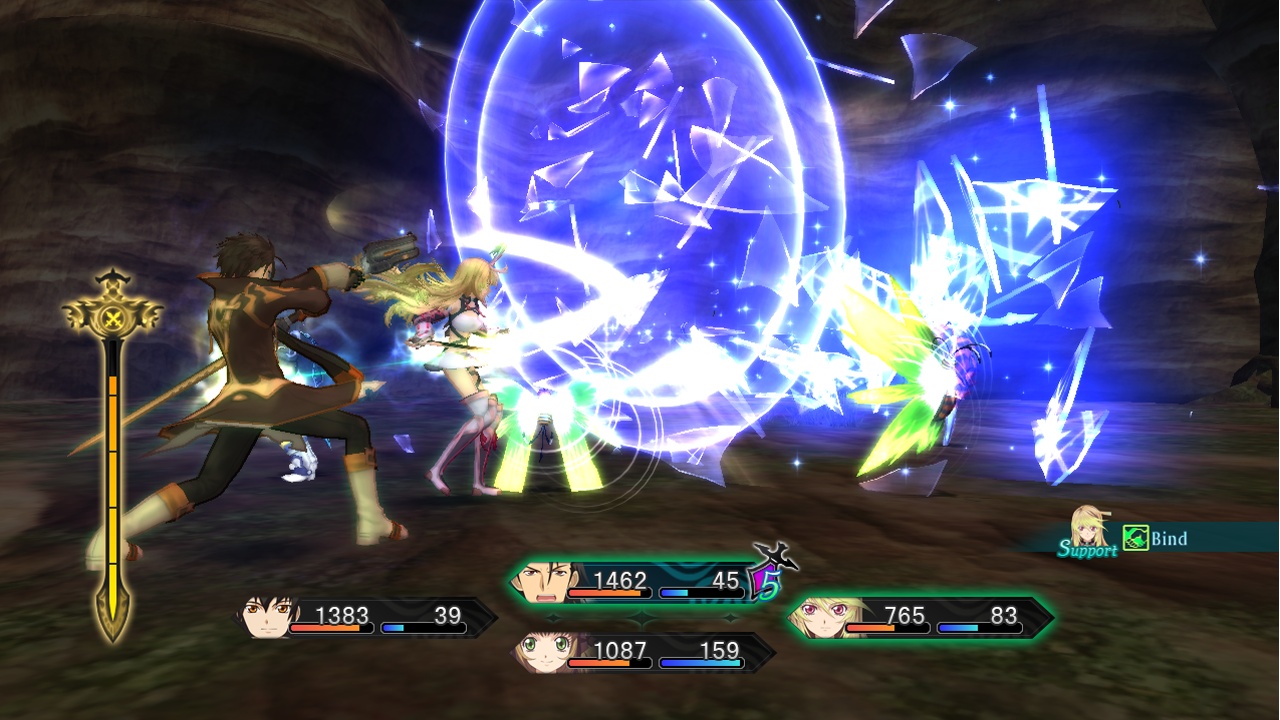Click Milla's portrait in the Support notification
The width and height of the screenshot is (1280, 720).
click(1088, 527)
